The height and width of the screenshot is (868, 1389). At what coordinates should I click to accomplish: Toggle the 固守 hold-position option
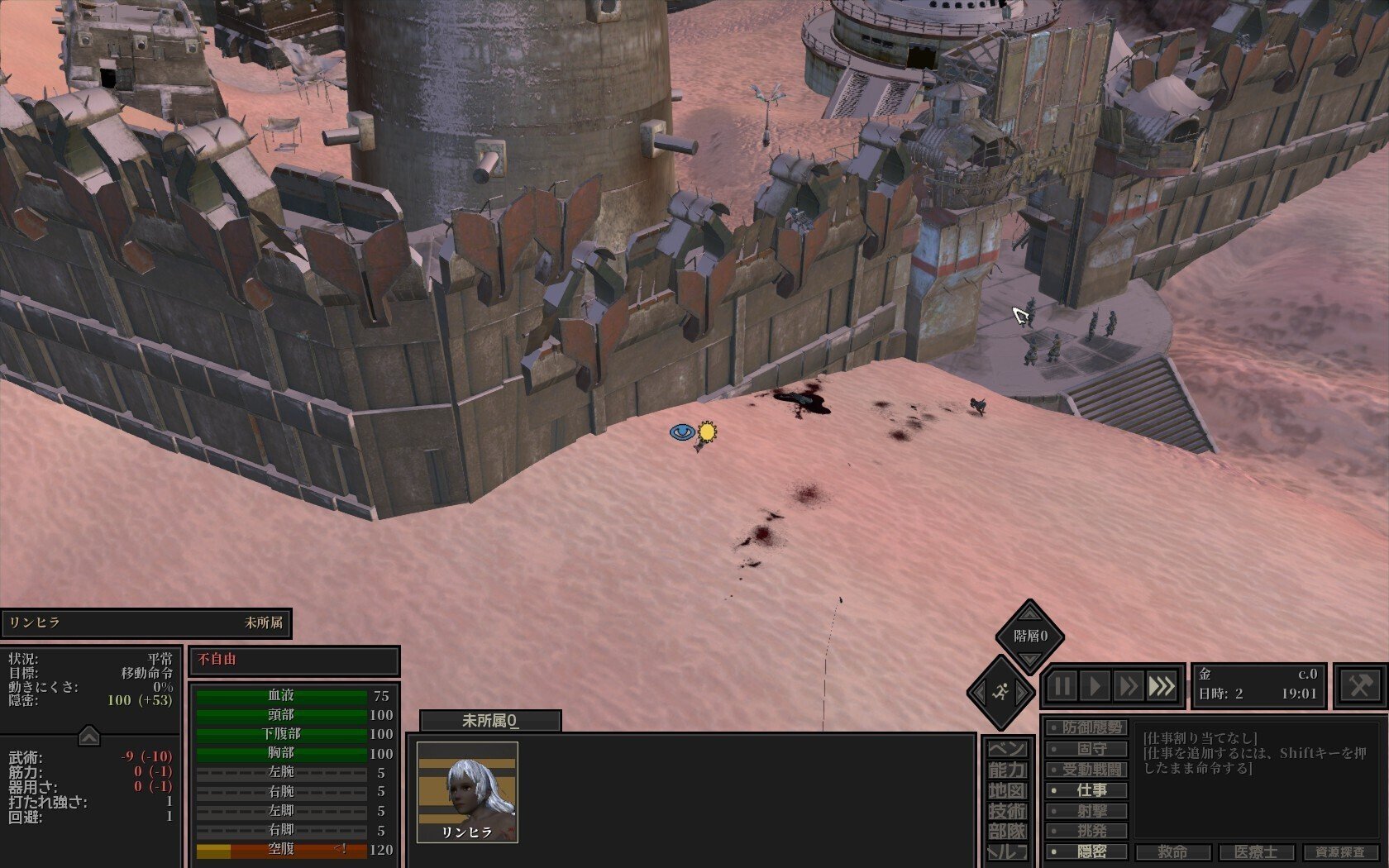pyautogui.click(x=1086, y=749)
